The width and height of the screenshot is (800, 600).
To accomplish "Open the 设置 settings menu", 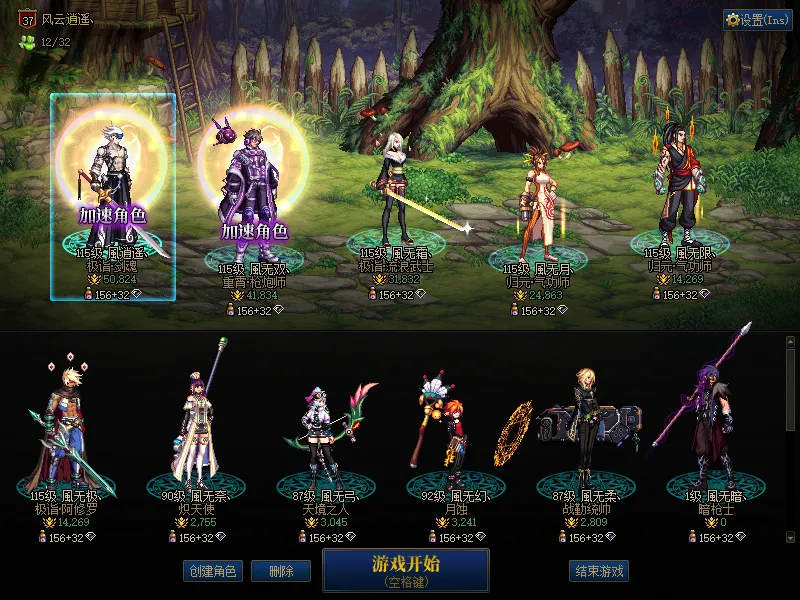I will 757,20.
